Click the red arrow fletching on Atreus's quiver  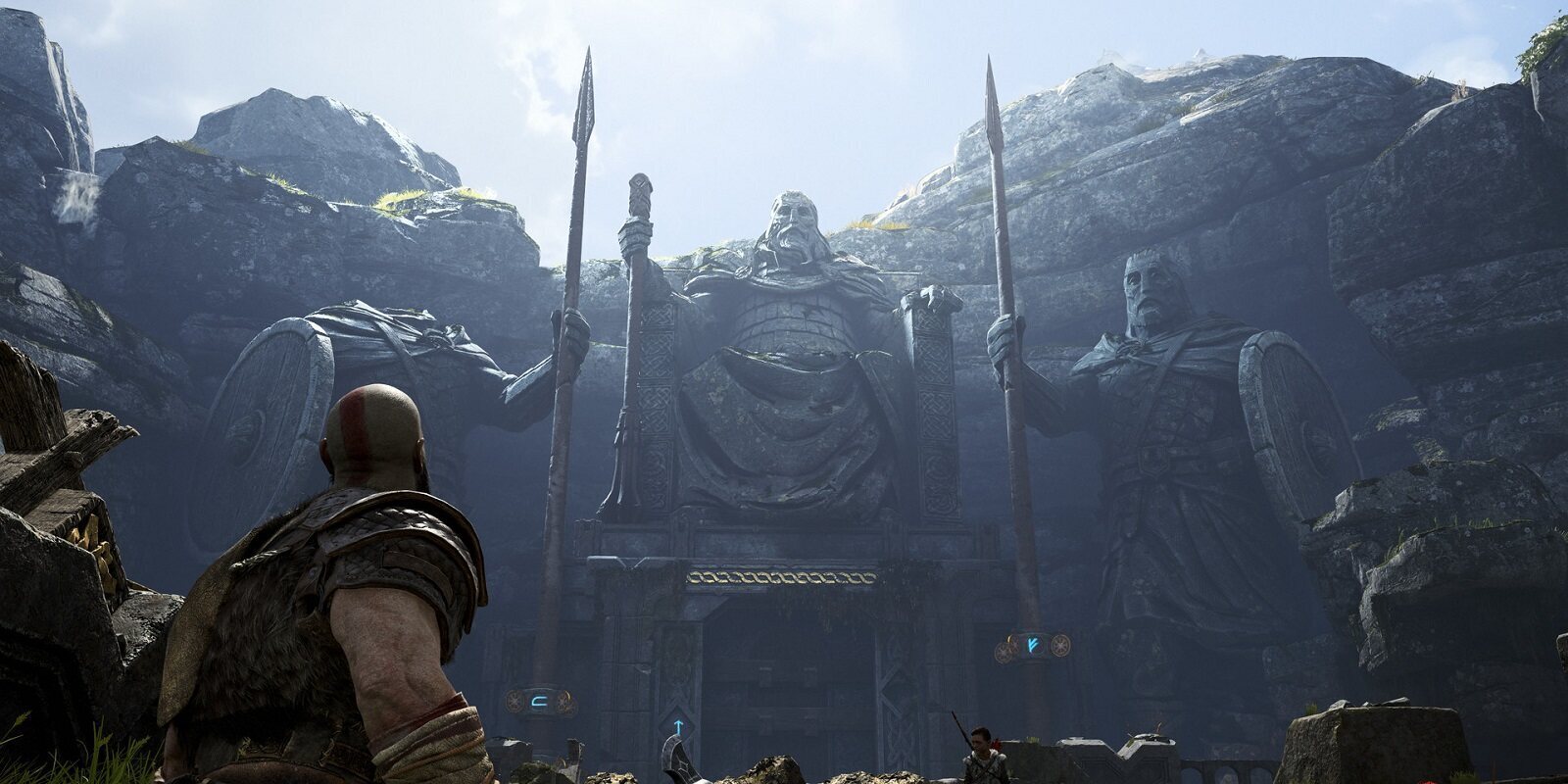pyautogui.click(x=997, y=743)
